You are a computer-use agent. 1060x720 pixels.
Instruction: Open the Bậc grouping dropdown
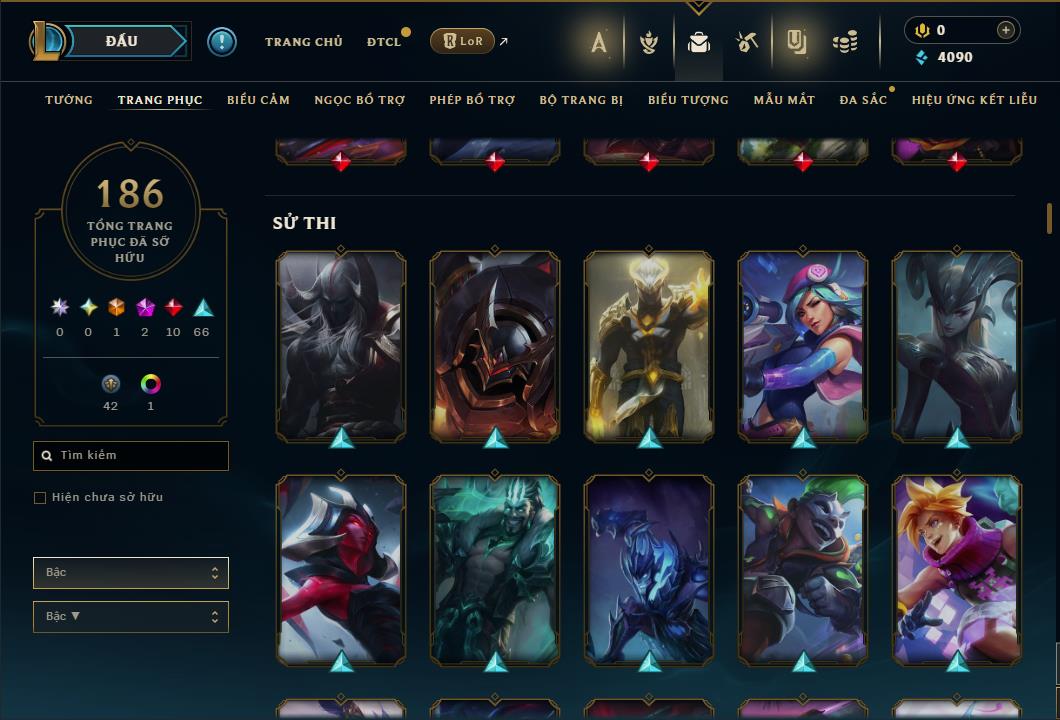point(131,573)
